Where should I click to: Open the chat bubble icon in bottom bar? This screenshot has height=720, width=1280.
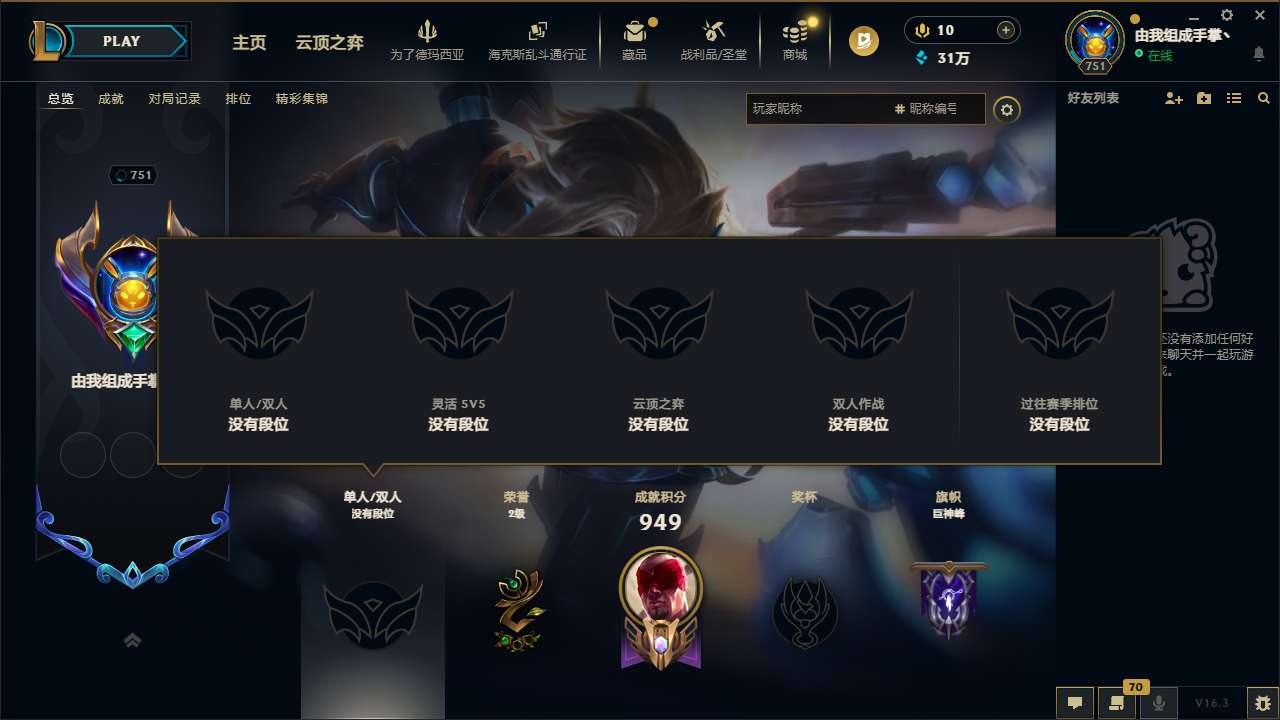[x=1074, y=702]
